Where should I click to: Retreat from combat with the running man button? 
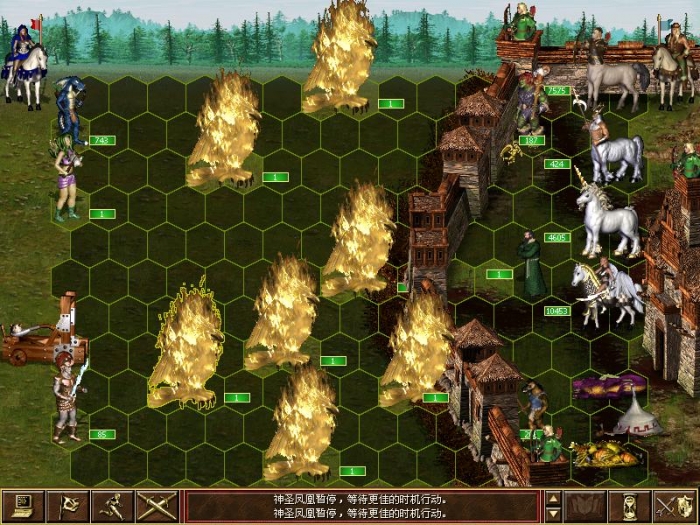(x=113, y=506)
